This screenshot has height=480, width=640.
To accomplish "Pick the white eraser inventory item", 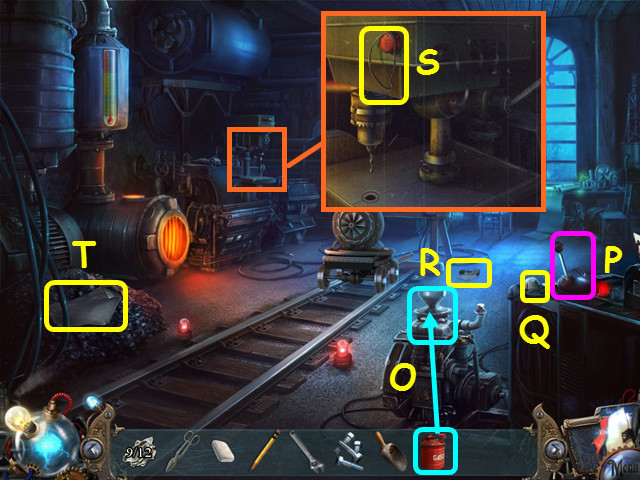I will [223, 452].
